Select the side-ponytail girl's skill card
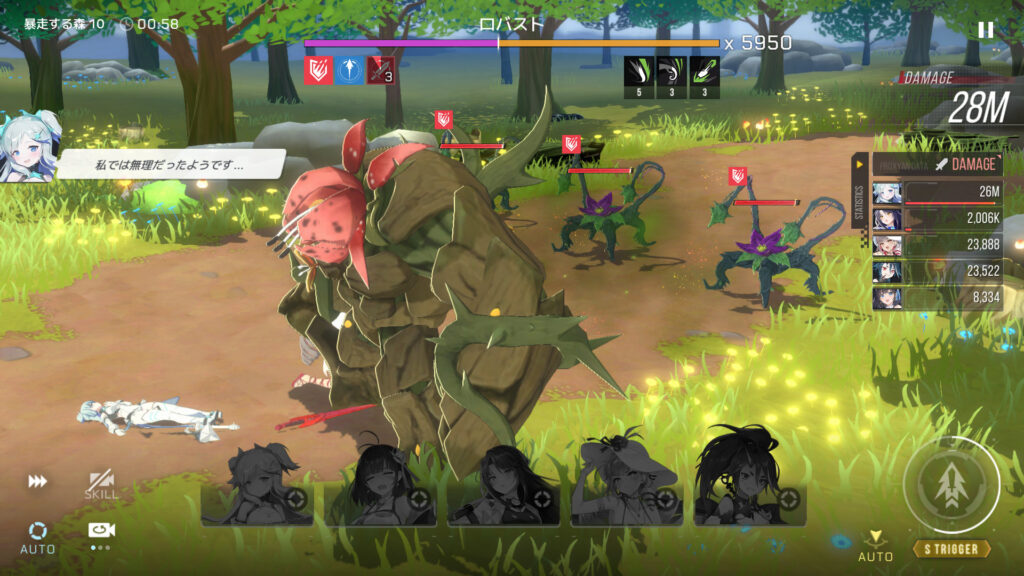This screenshot has width=1024, height=576. 260,490
